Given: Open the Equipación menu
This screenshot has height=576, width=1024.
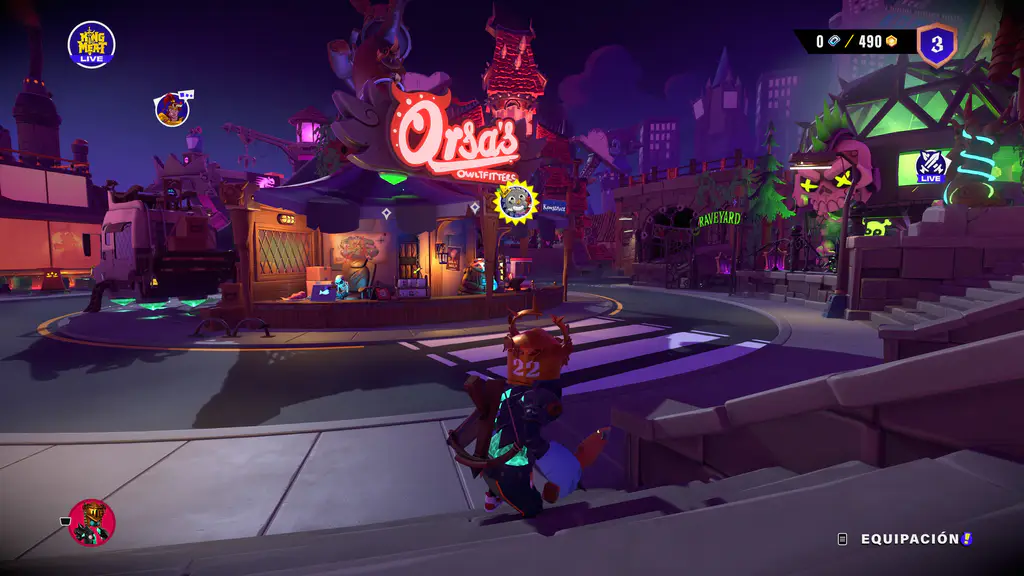Looking at the screenshot, I should coord(909,539).
